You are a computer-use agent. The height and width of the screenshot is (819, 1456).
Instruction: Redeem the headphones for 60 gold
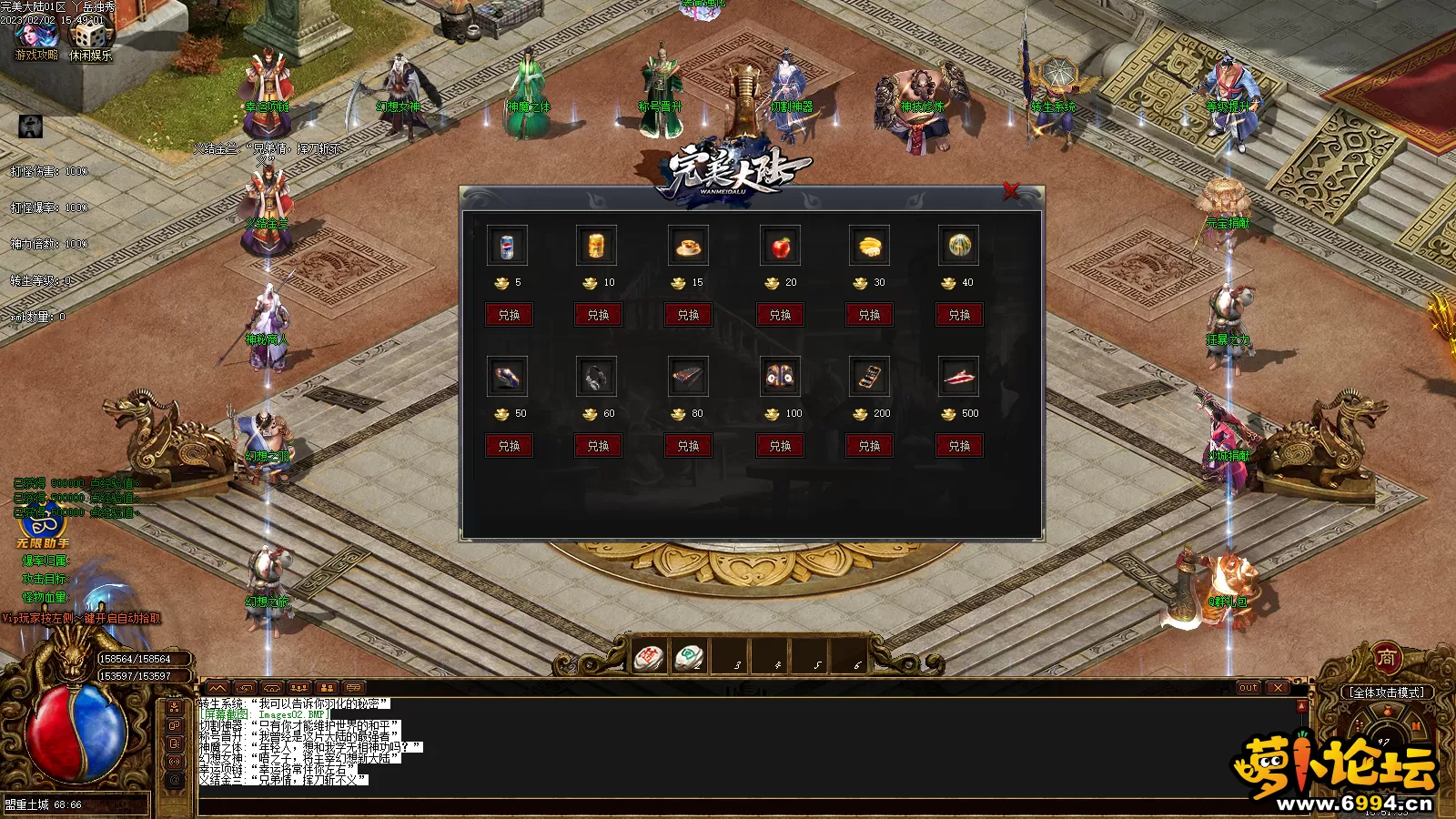point(598,446)
